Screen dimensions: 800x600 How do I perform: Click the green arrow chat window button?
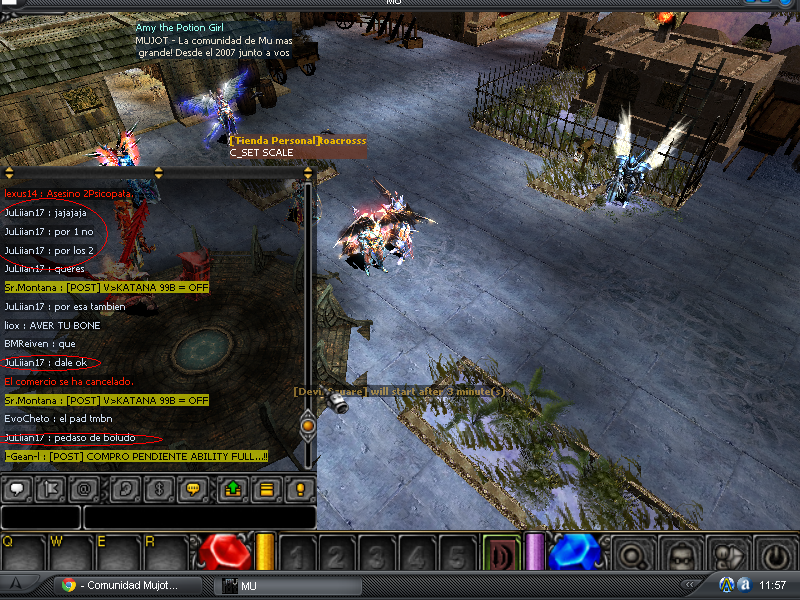(x=231, y=490)
